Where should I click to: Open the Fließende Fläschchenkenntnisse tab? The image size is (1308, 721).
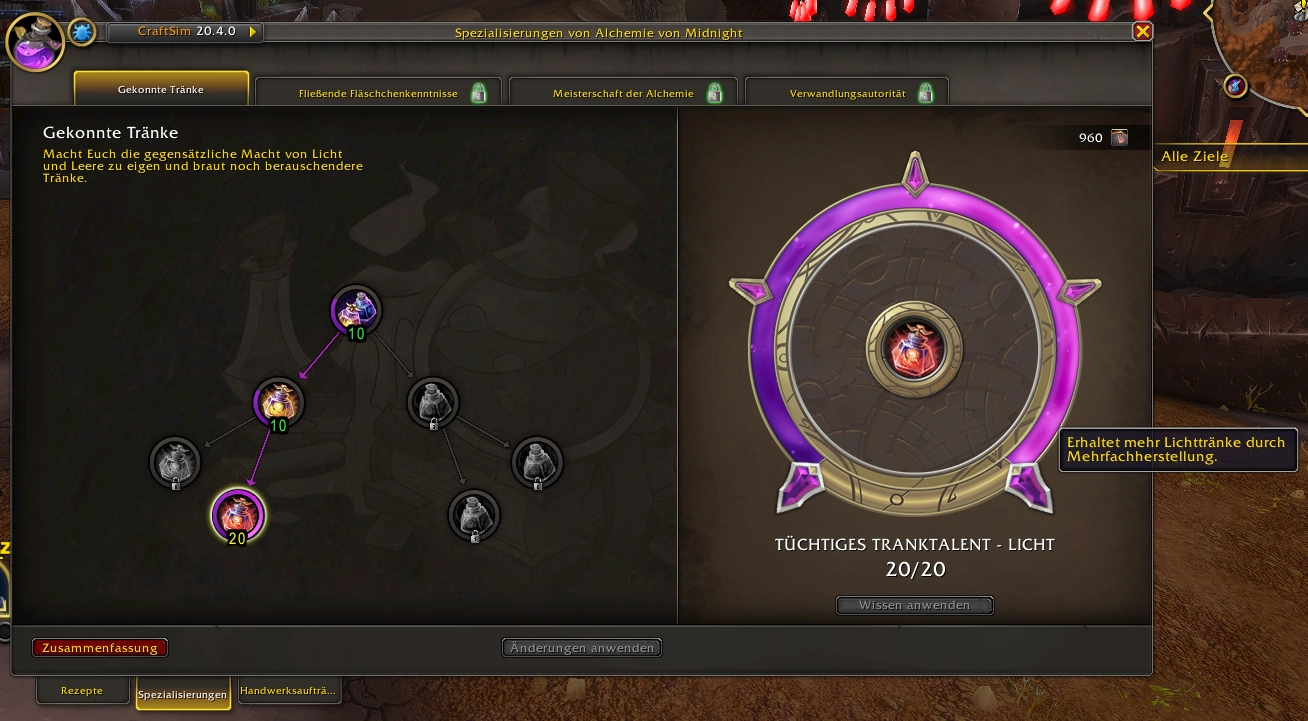[378, 93]
